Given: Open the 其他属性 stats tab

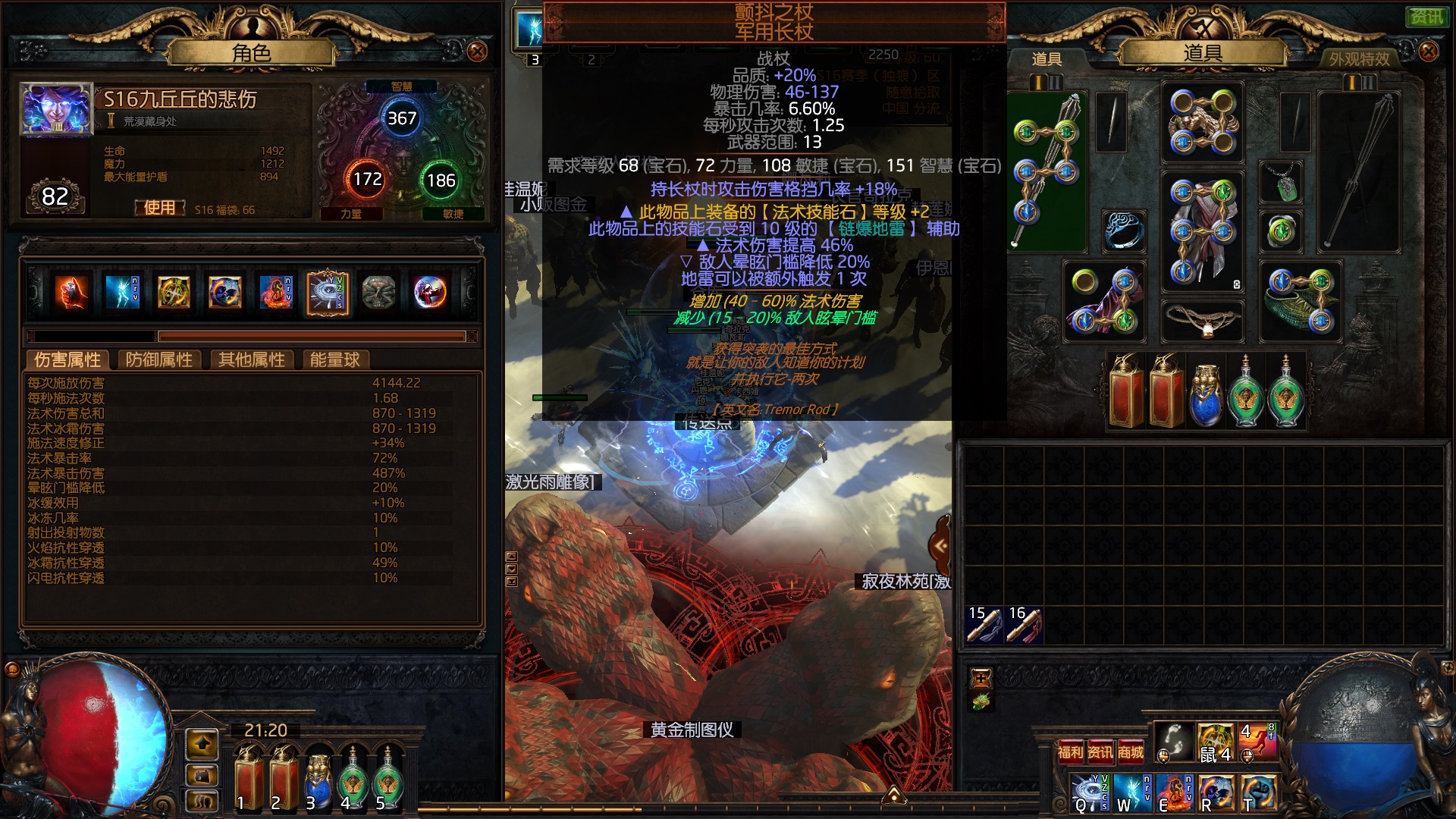Looking at the screenshot, I should tap(251, 359).
